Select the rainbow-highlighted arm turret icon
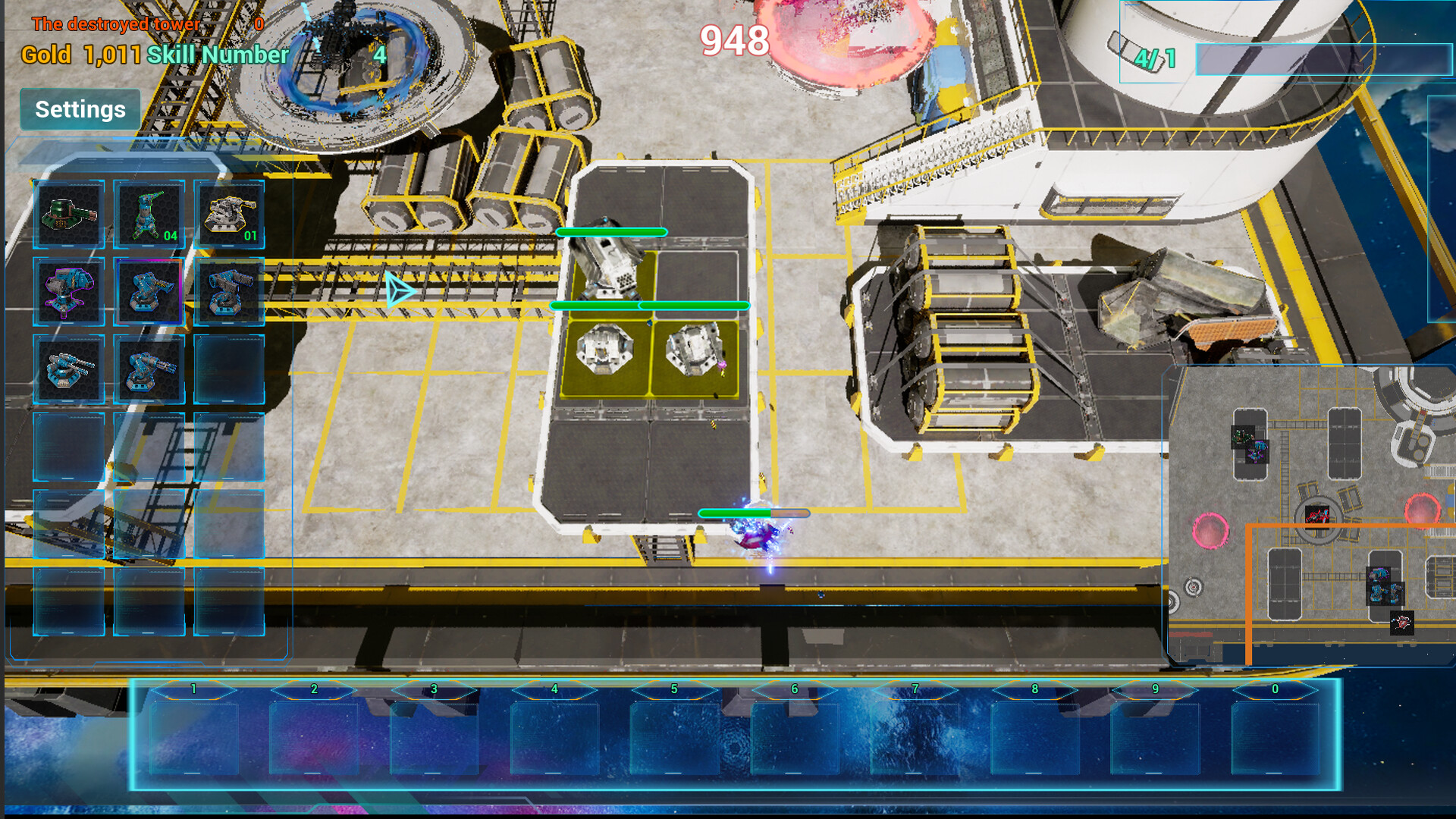 tap(149, 292)
